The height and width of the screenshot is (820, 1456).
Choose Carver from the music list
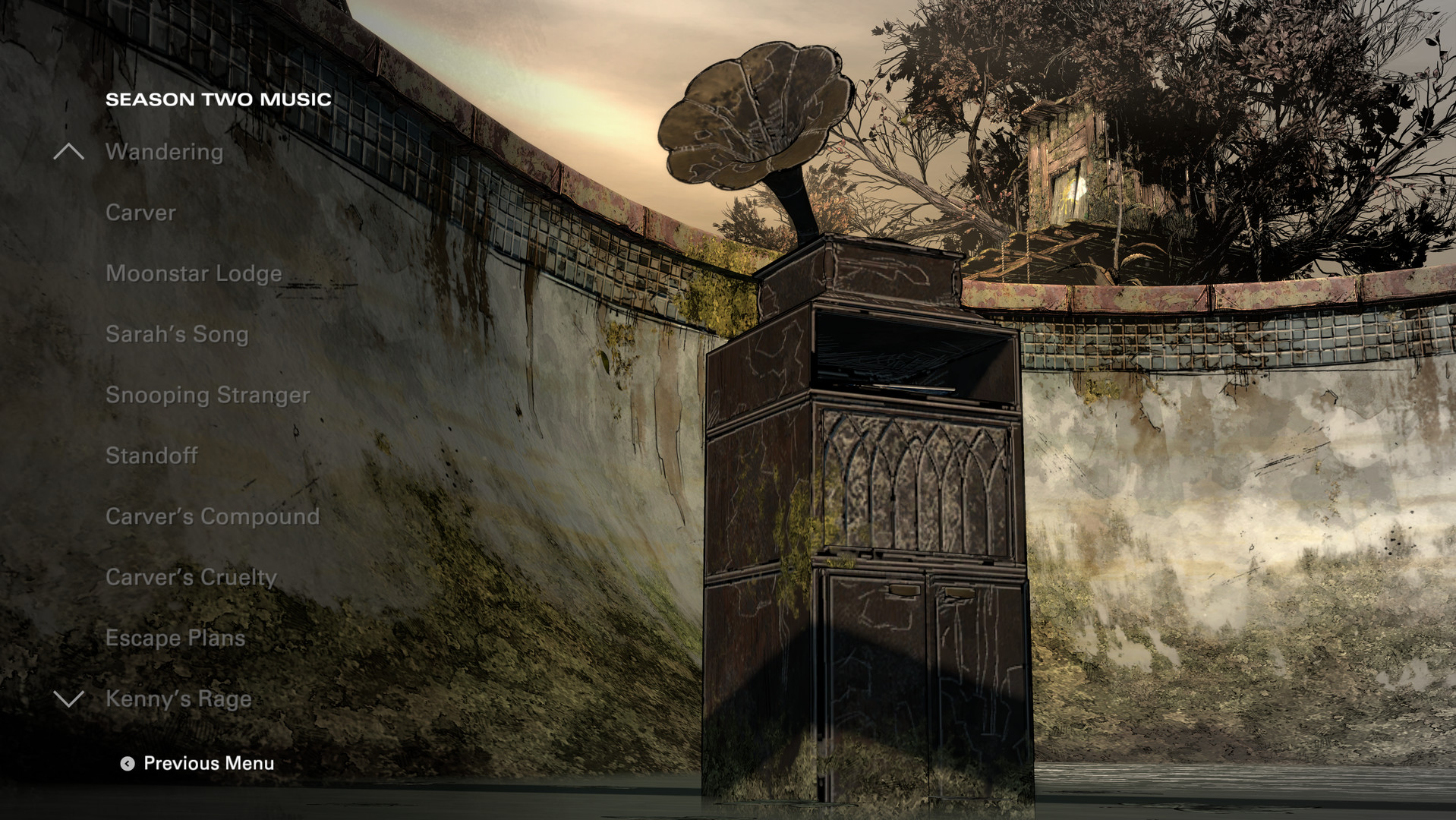140,213
